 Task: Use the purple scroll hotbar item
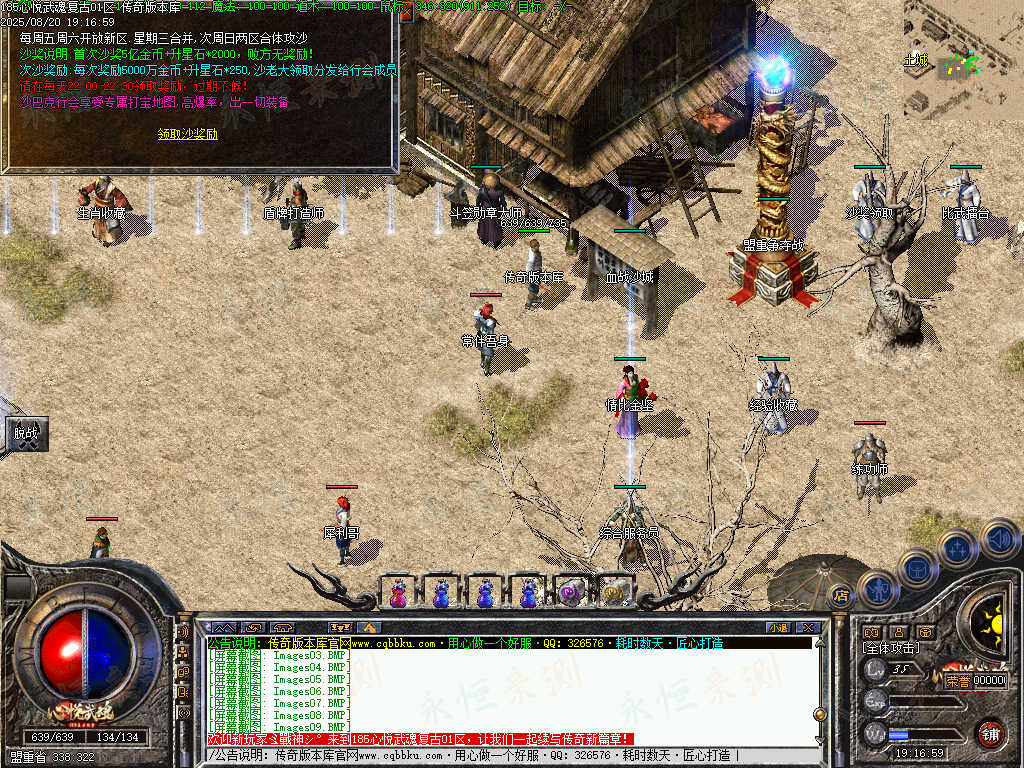pos(571,593)
